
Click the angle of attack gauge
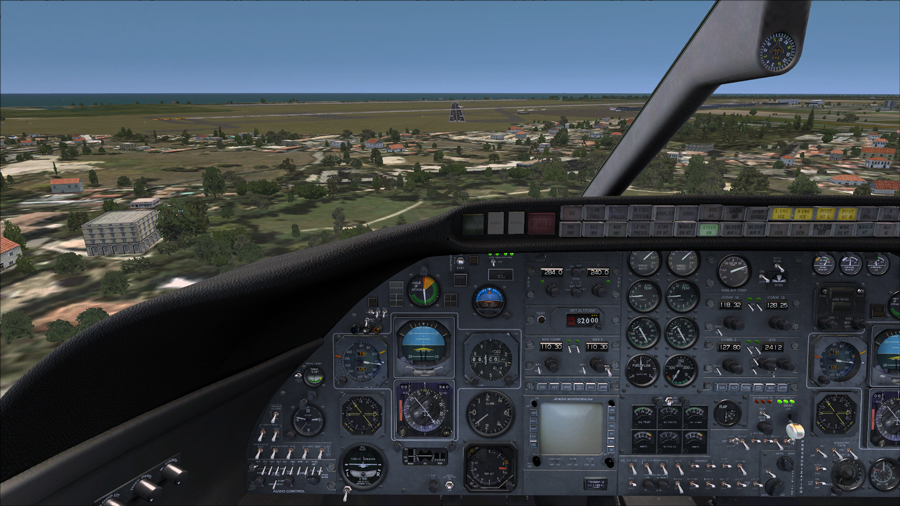tap(424, 290)
